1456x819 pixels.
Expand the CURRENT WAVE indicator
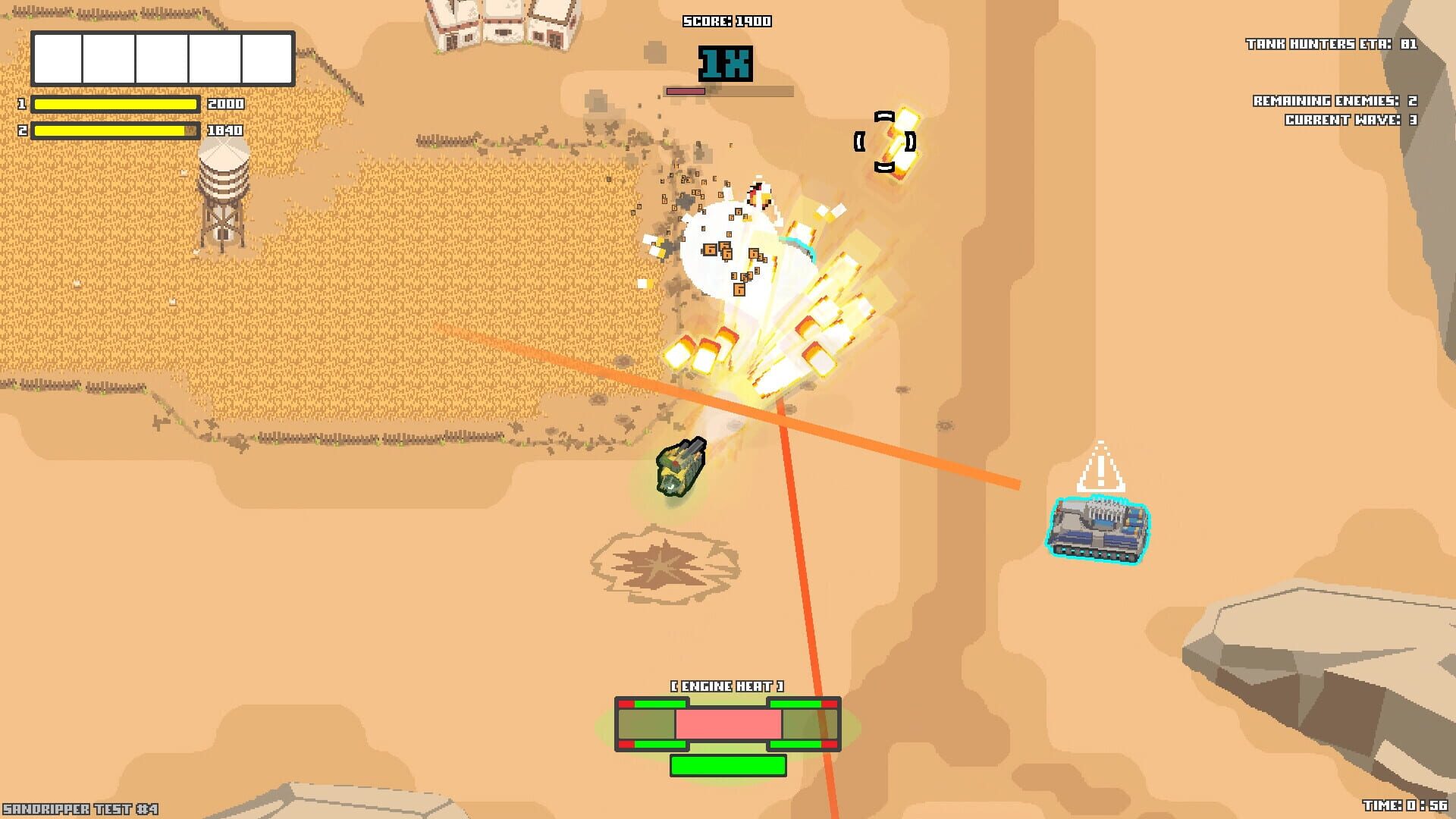click(1350, 118)
